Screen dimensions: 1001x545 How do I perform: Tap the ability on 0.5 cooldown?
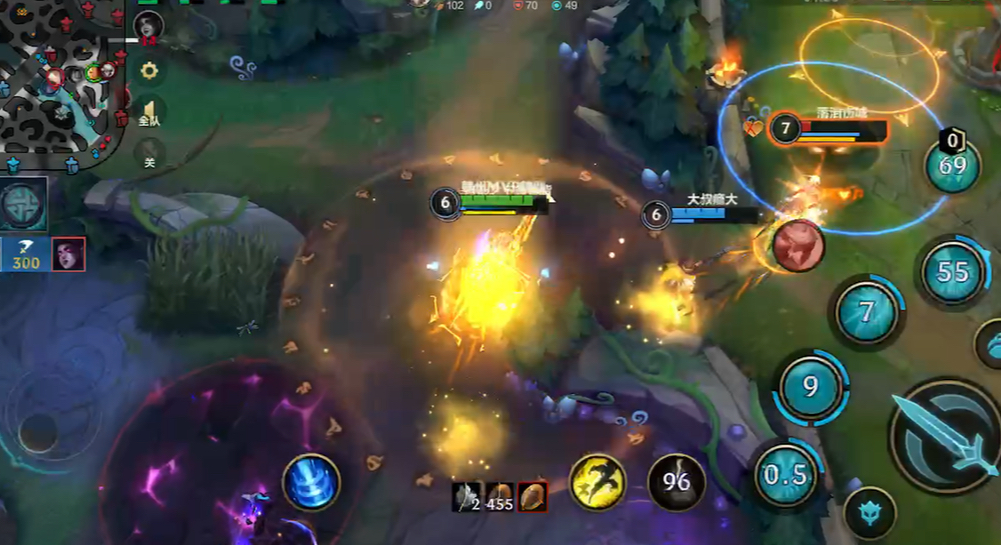tap(786, 474)
